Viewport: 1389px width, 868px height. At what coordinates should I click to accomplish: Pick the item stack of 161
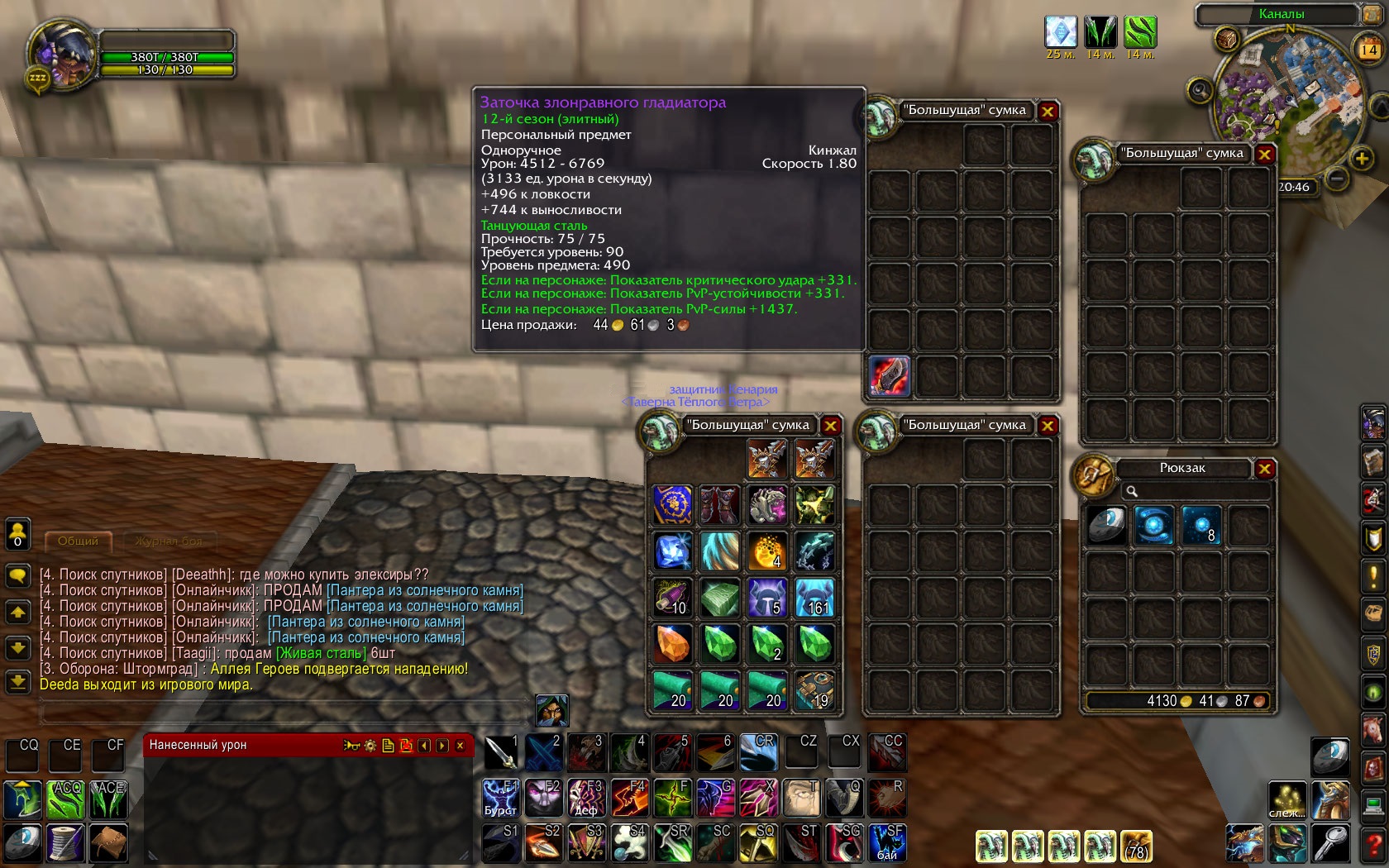(815, 597)
